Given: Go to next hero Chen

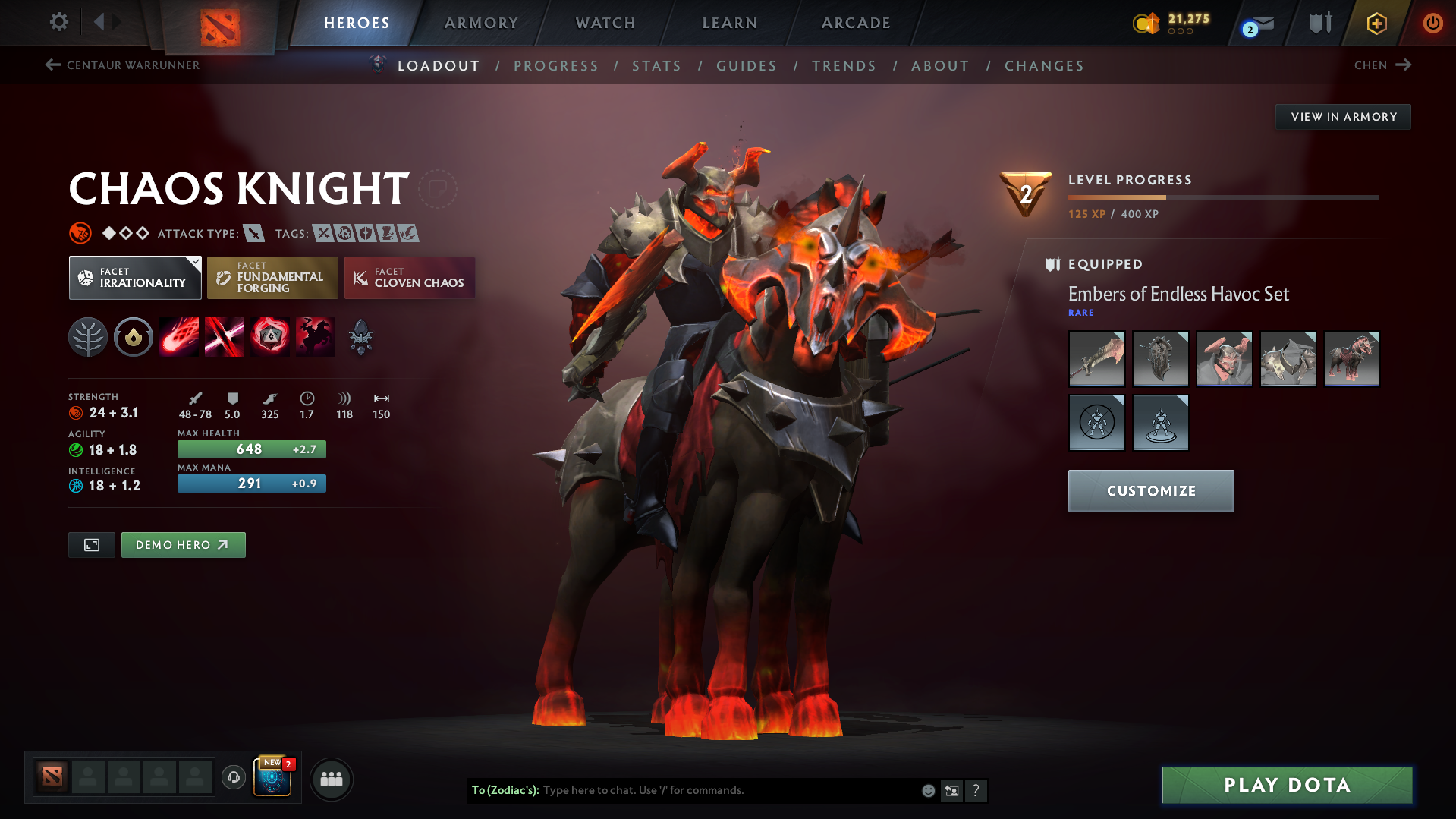Looking at the screenshot, I should 1382,65.
